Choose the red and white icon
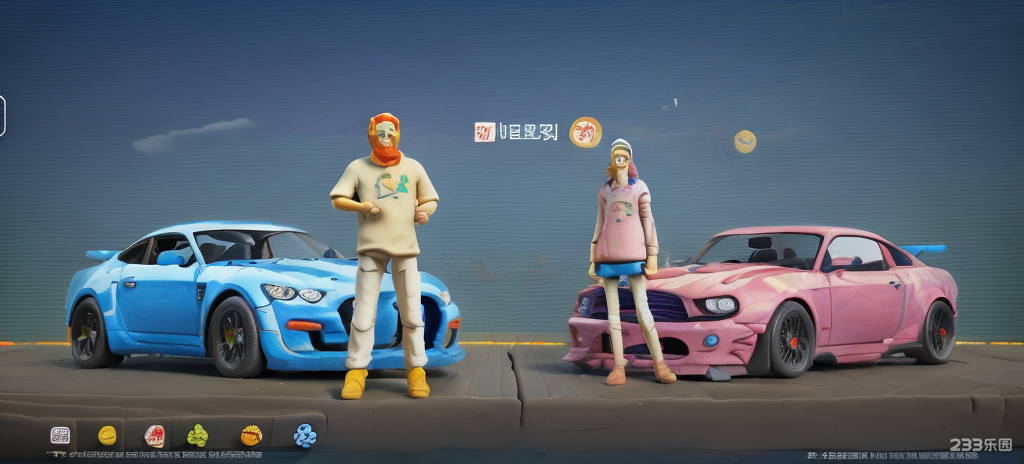The image size is (1024, 464). [154, 435]
